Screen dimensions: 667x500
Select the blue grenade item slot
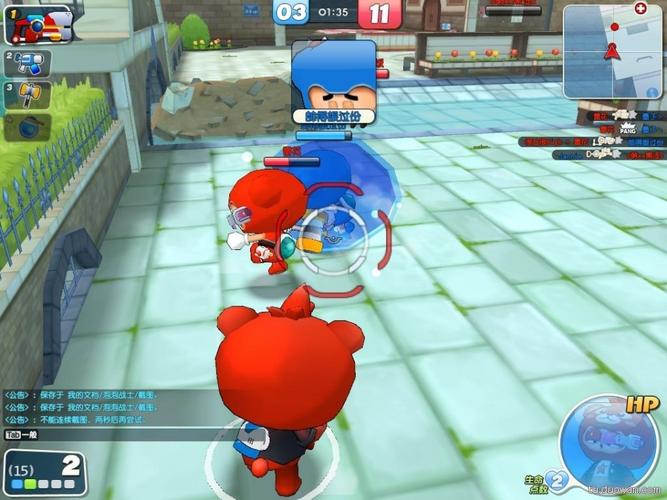tap(27, 127)
